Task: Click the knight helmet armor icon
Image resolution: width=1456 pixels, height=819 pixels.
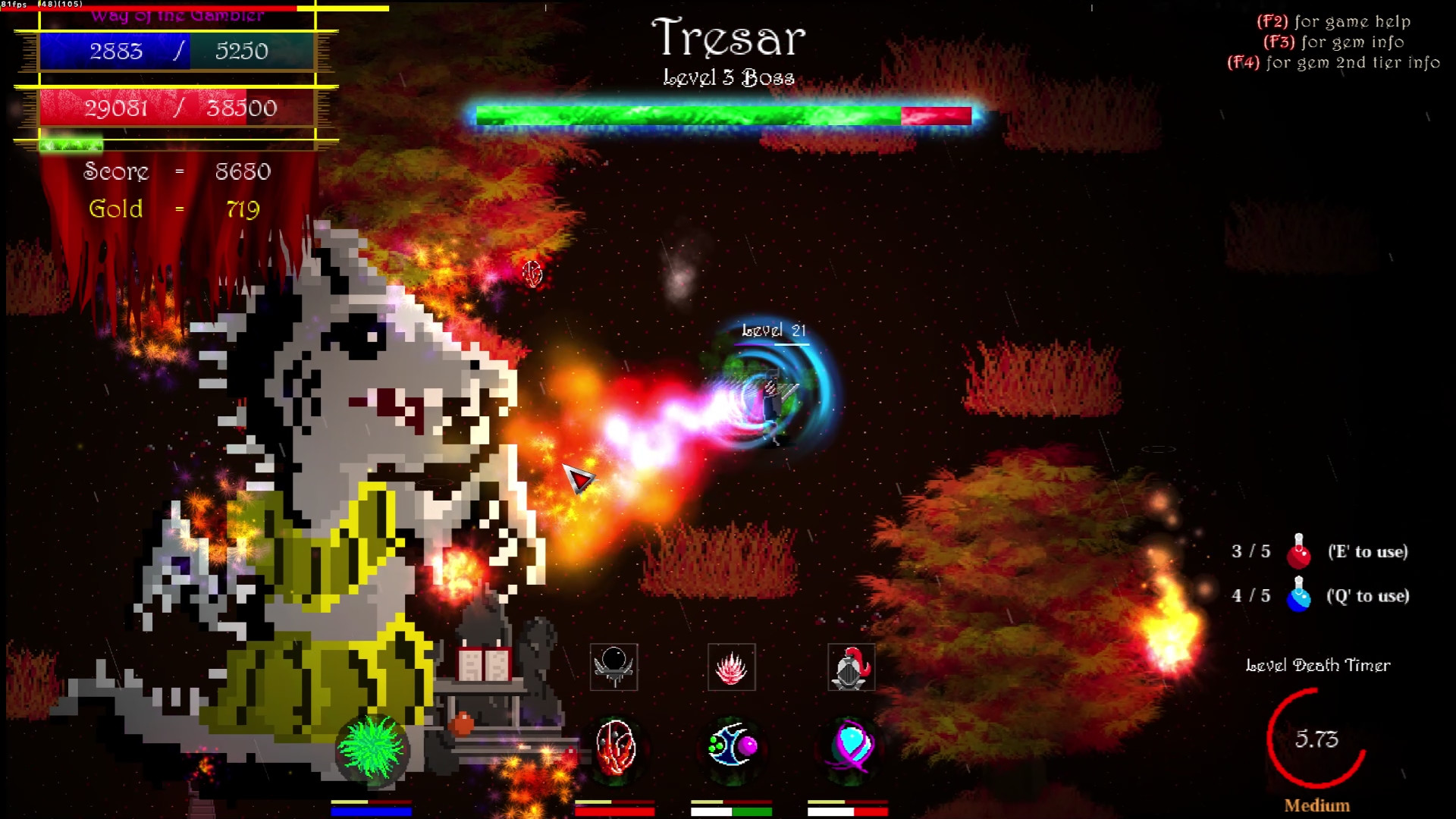Action: point(850,667)
